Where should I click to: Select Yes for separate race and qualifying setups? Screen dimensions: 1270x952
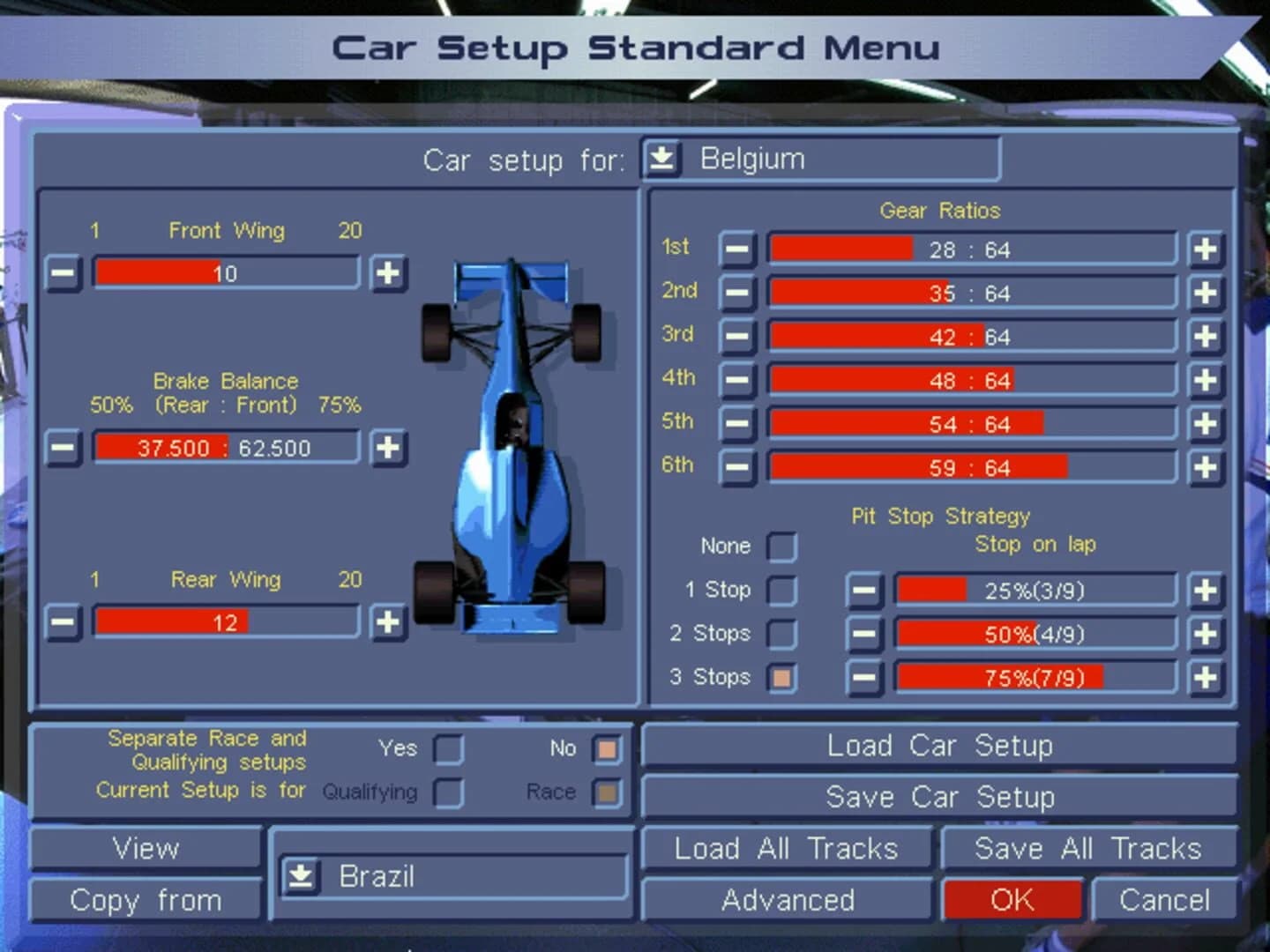pyautogui.click(x=448, y=748)
